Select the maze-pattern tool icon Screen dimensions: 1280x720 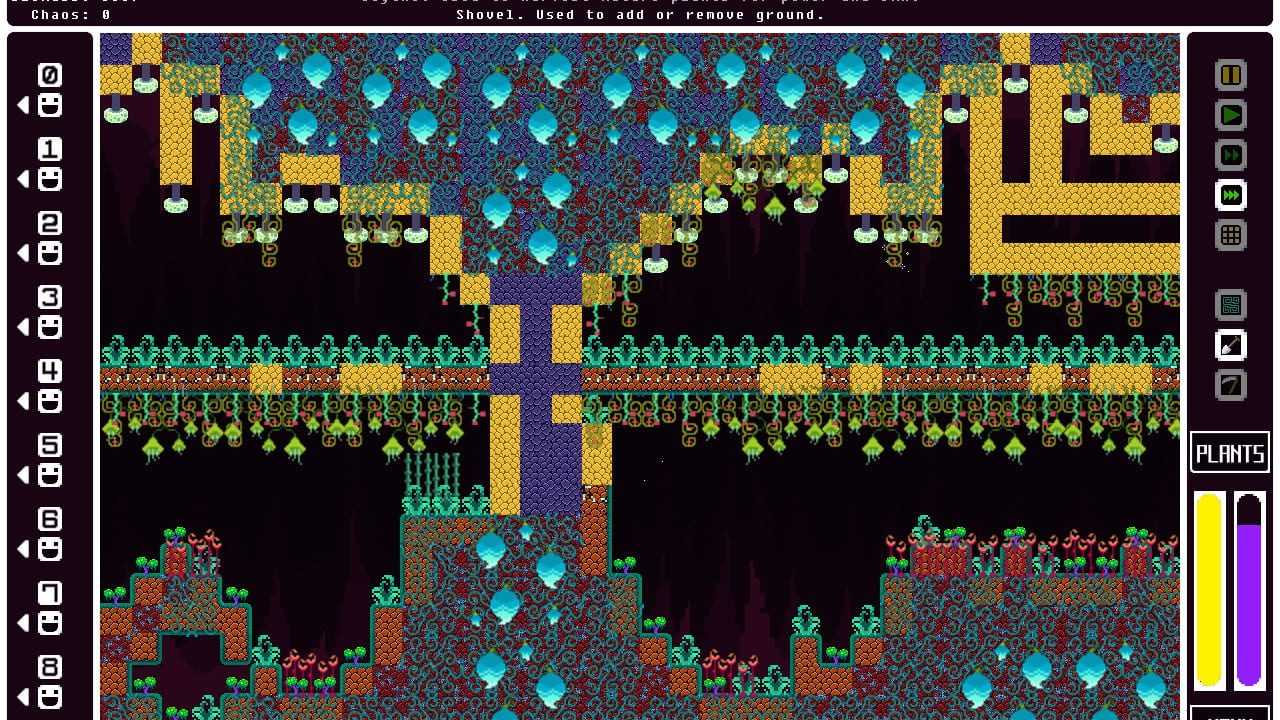click(1231, 305)
